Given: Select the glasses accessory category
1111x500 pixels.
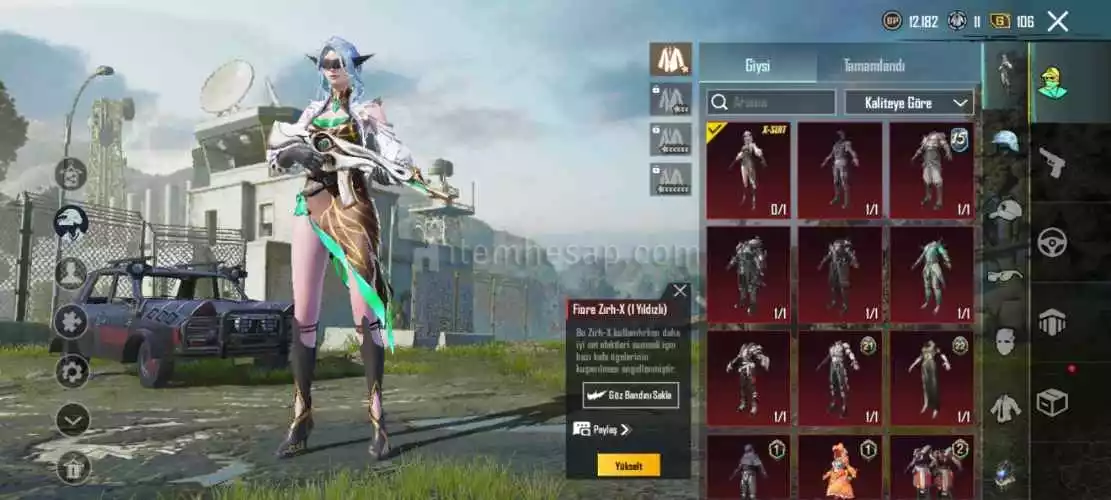Looking at the screenshot, I should click(x=1005, y=274).
